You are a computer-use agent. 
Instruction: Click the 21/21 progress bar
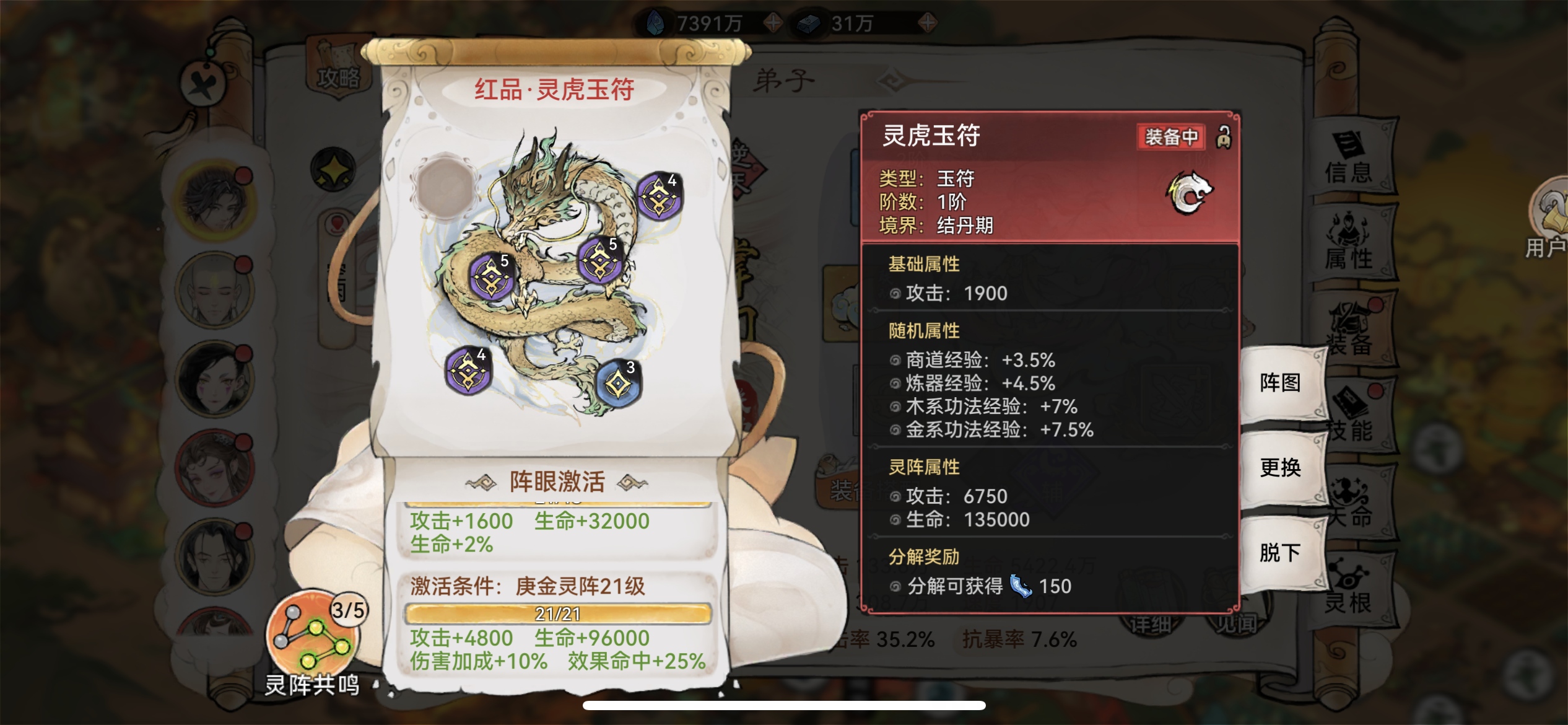[x=557, y=613]
